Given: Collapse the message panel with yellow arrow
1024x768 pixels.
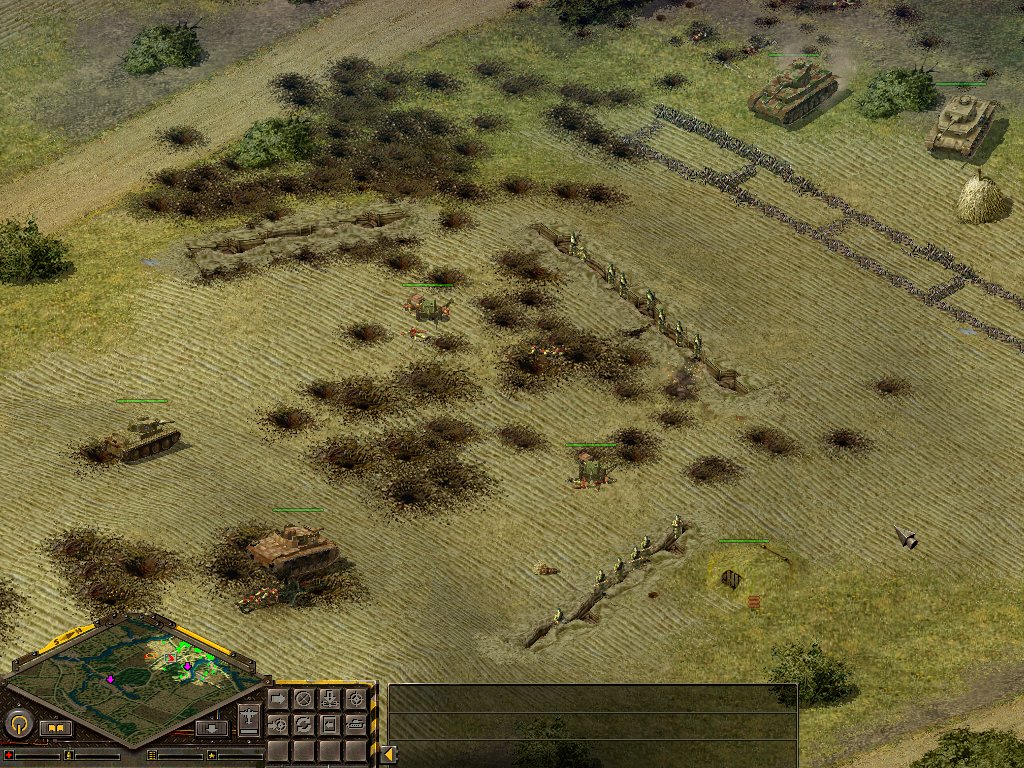Looking at the screenshot, I should click(x=388, y=755).
